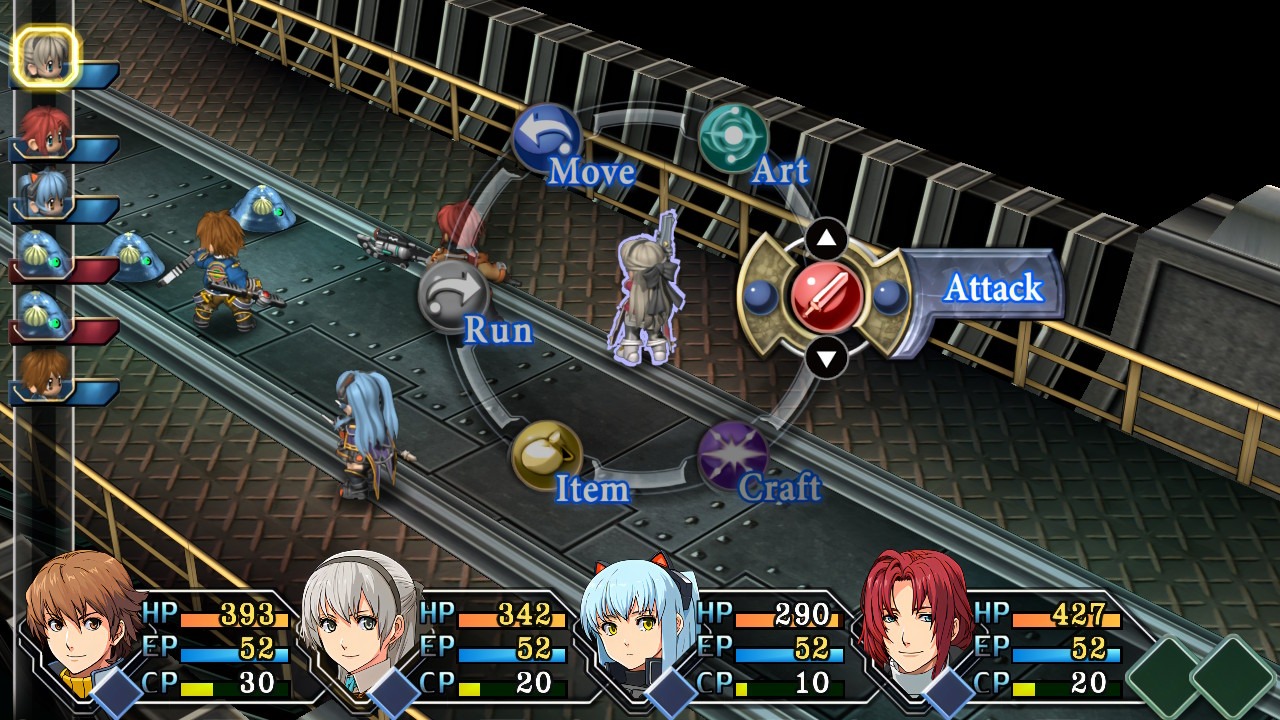Open the Art command menu
The width and height of the screenshot is (1280, 720).
pyautogui.click(x=733, y=139)
